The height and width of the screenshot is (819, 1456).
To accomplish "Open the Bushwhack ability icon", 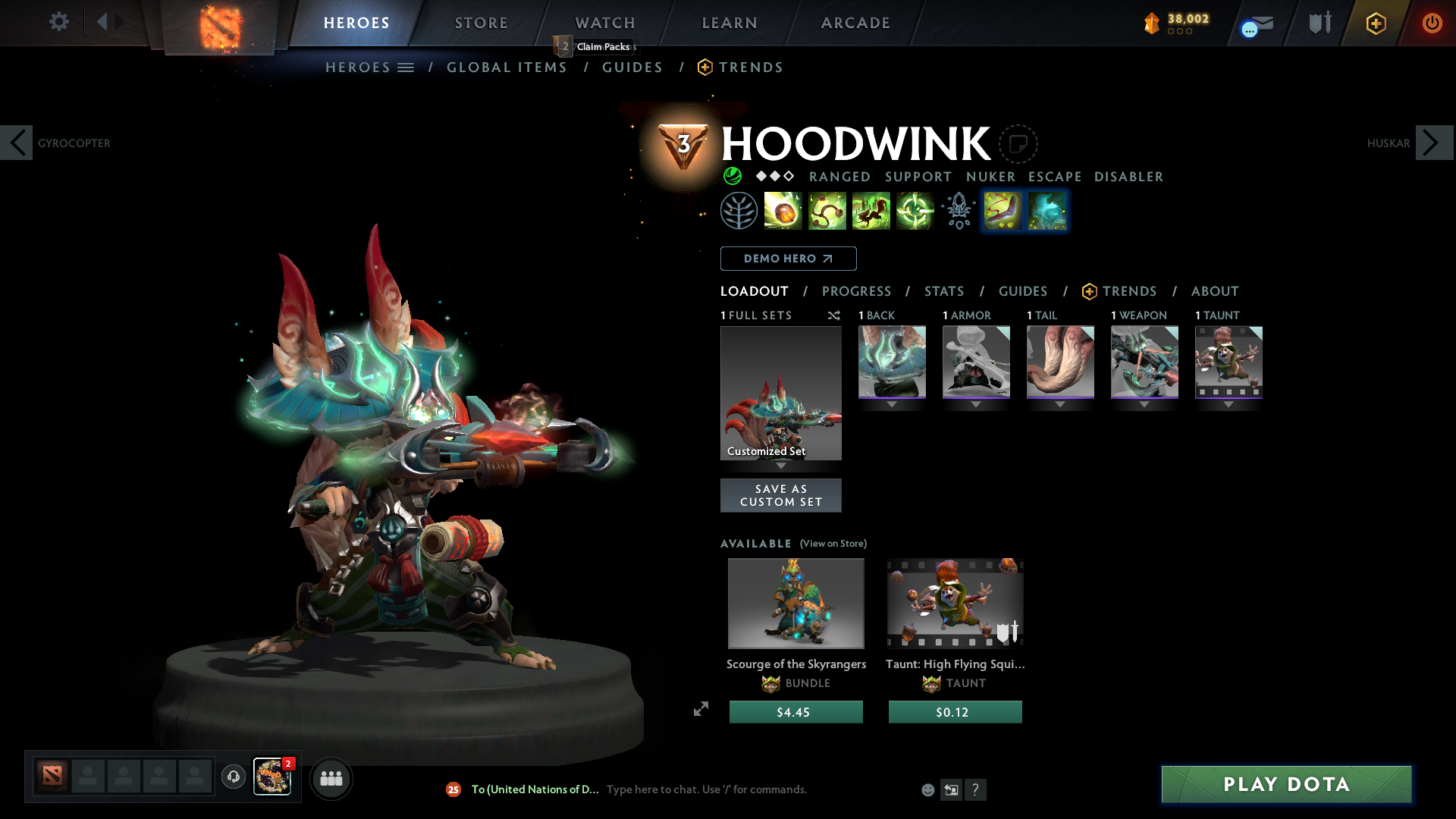I will tap(827, 211).
